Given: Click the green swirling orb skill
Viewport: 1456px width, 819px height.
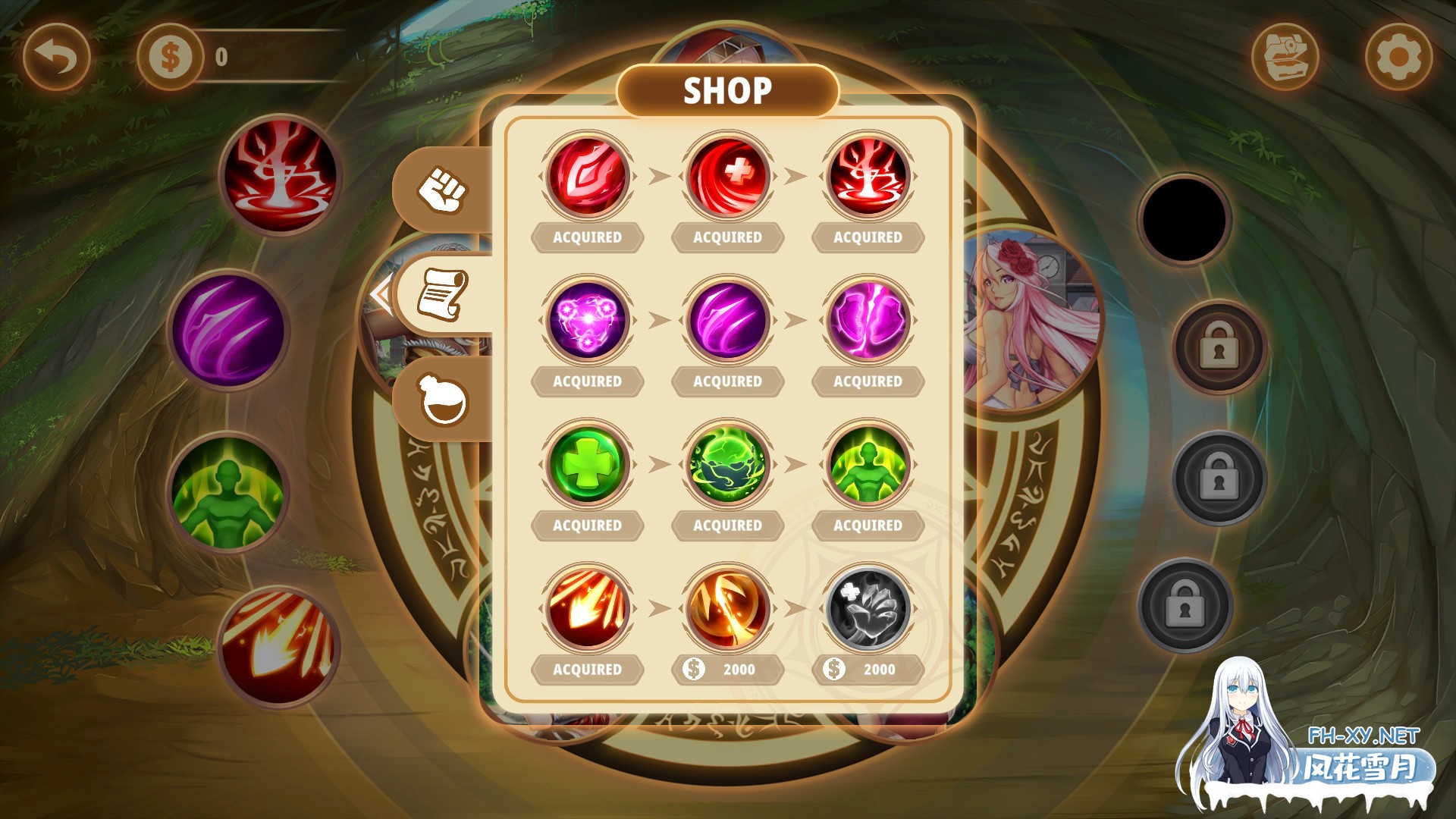Looking at the screenshot, I should (727, 464).
